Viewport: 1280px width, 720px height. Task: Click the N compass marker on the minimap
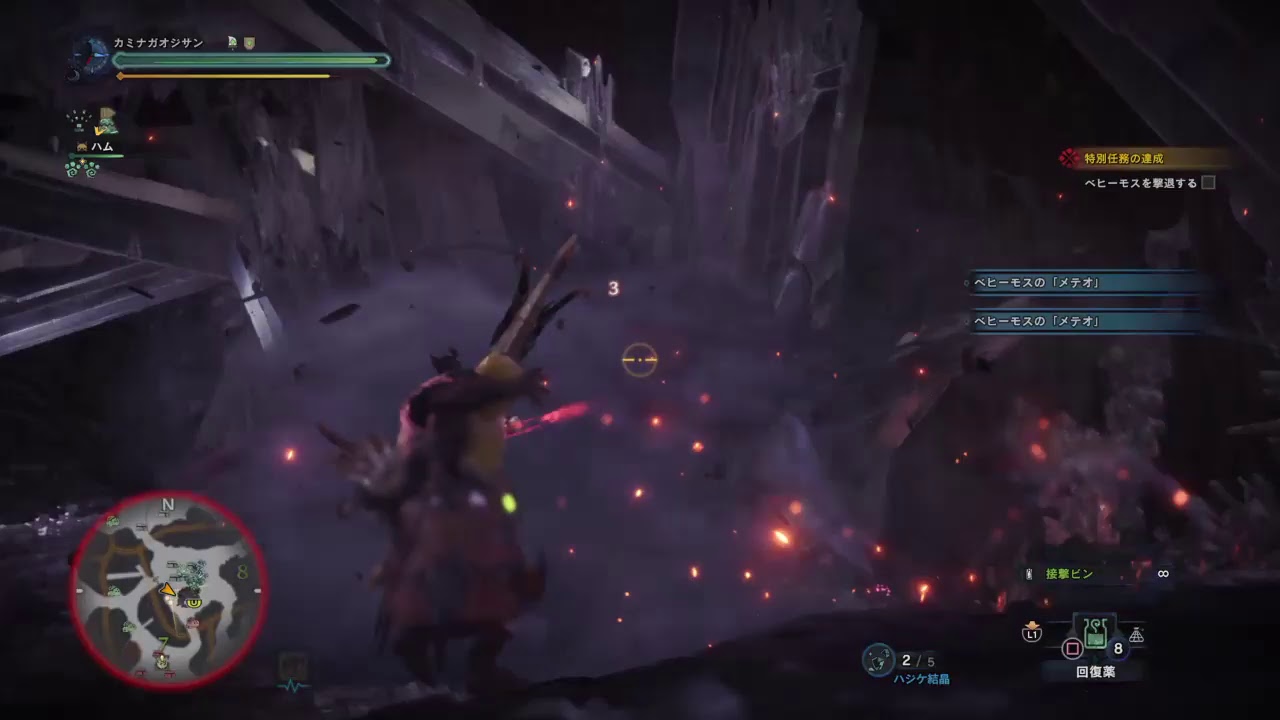(x=165, y=503)
